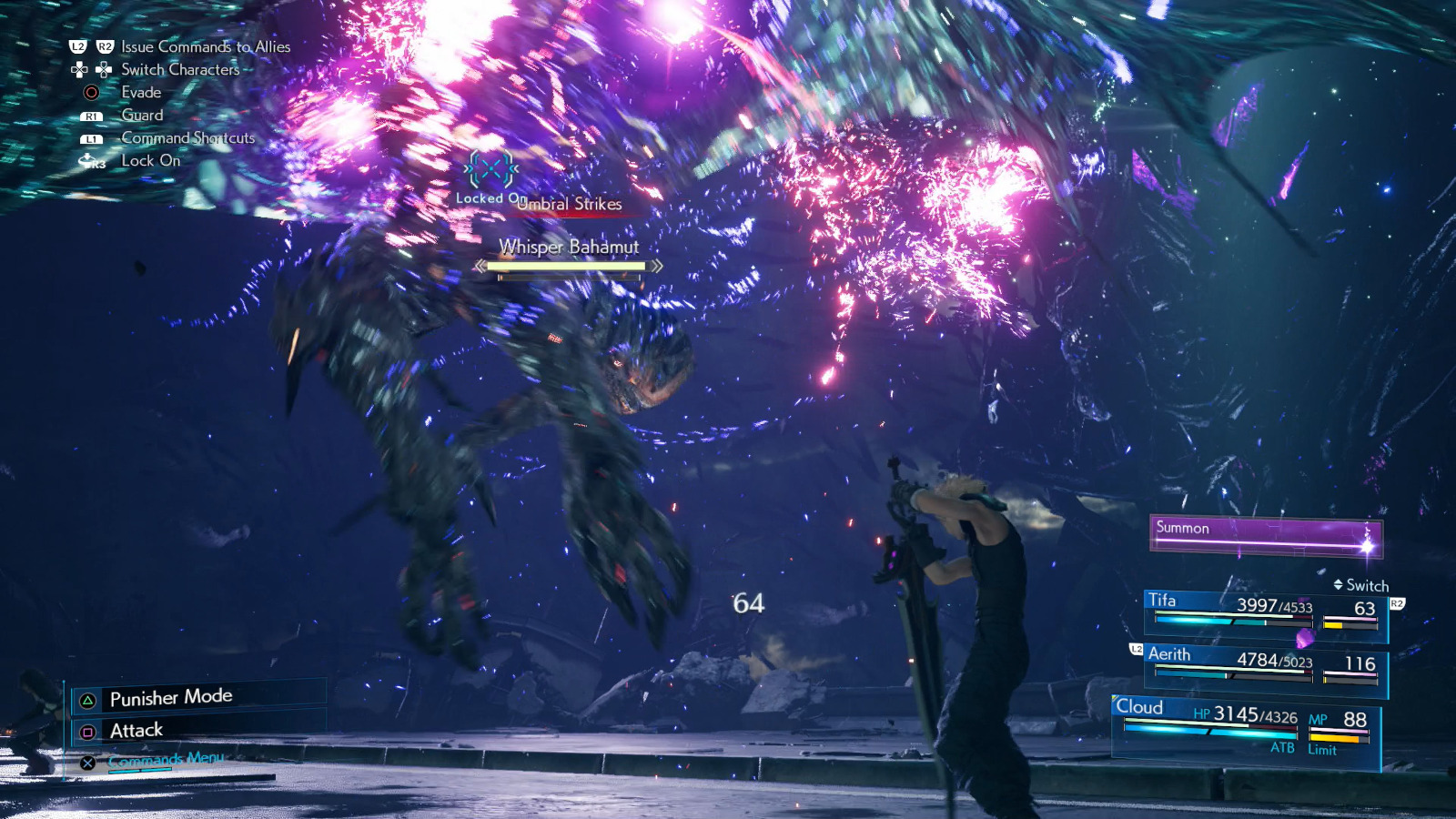Click the Circle icon next to Evade
The width and height of the screenshot is (1456, 819).
(90, 91)
